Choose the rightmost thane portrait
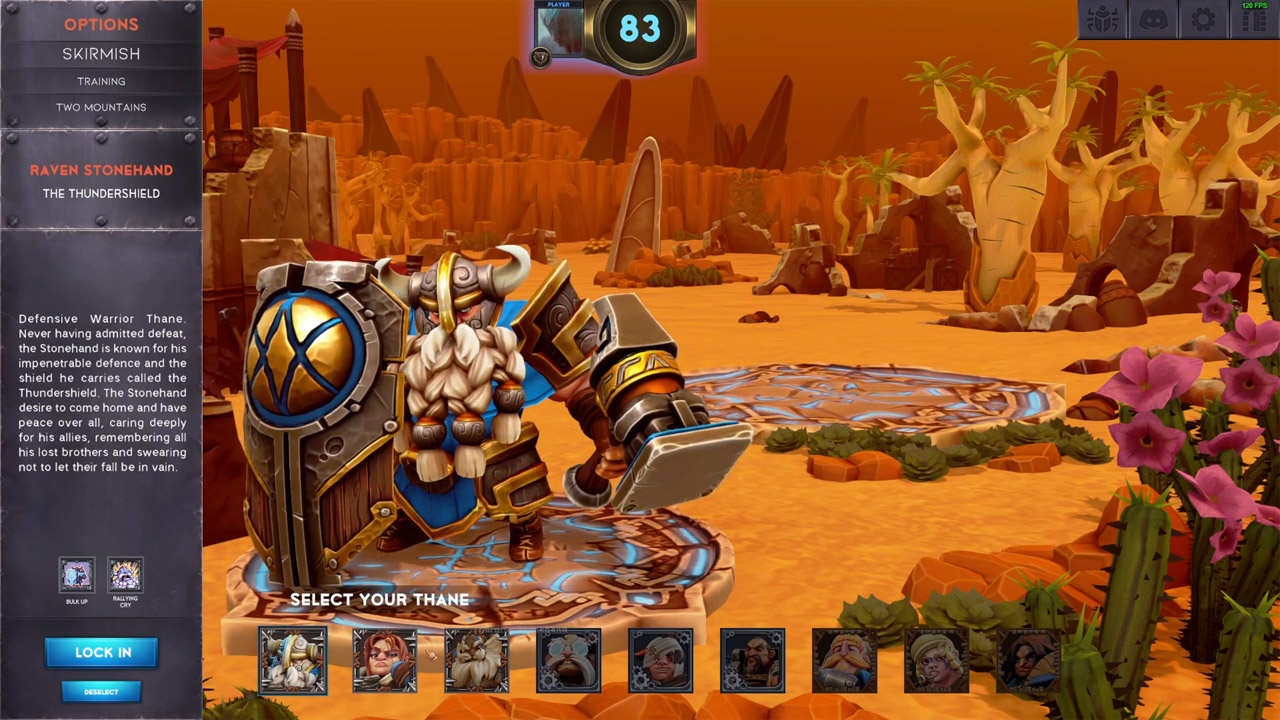Viewport: 1280px width, 720px height. [1029, 660]
